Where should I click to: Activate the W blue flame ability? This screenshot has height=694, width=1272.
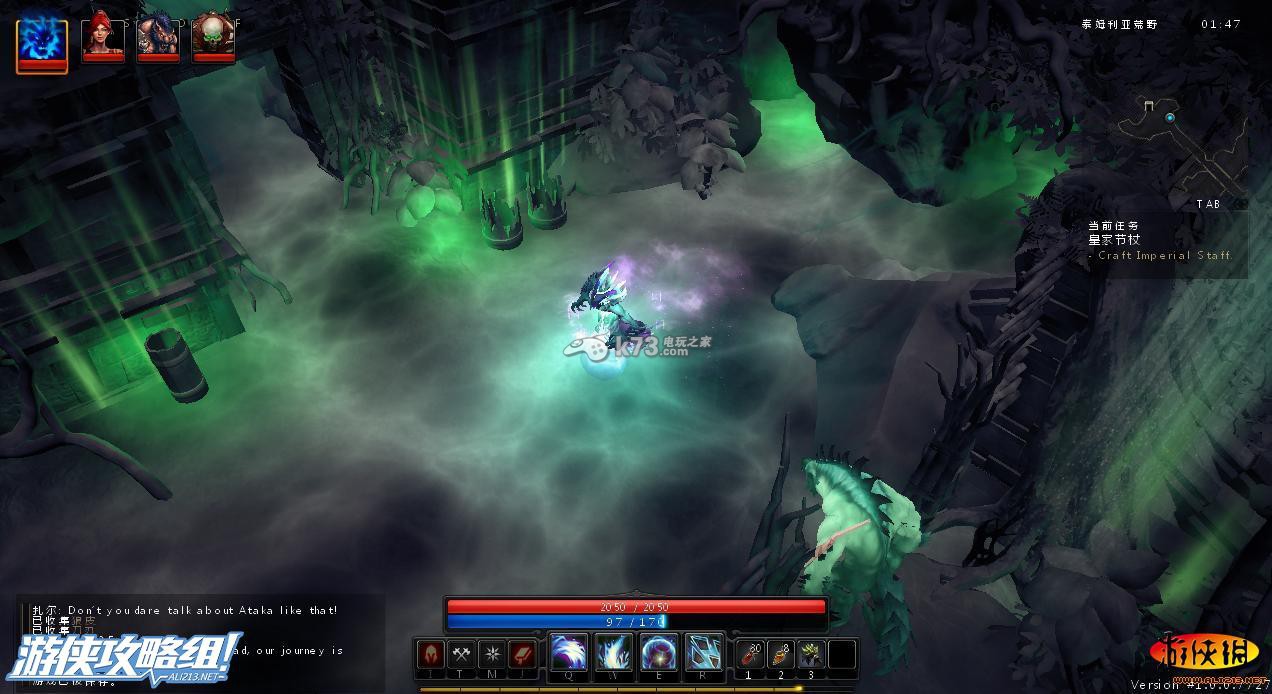click(613, 653)
